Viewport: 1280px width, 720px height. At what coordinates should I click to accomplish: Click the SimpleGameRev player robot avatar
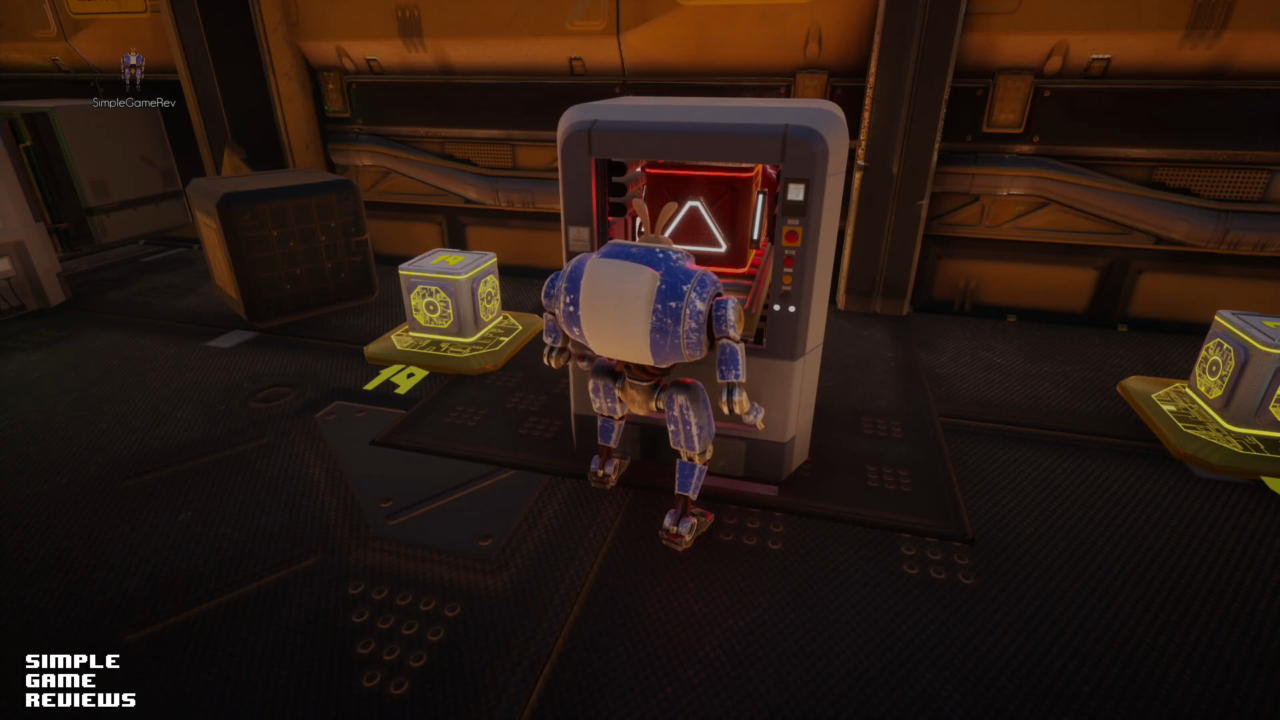coord(132,70)
